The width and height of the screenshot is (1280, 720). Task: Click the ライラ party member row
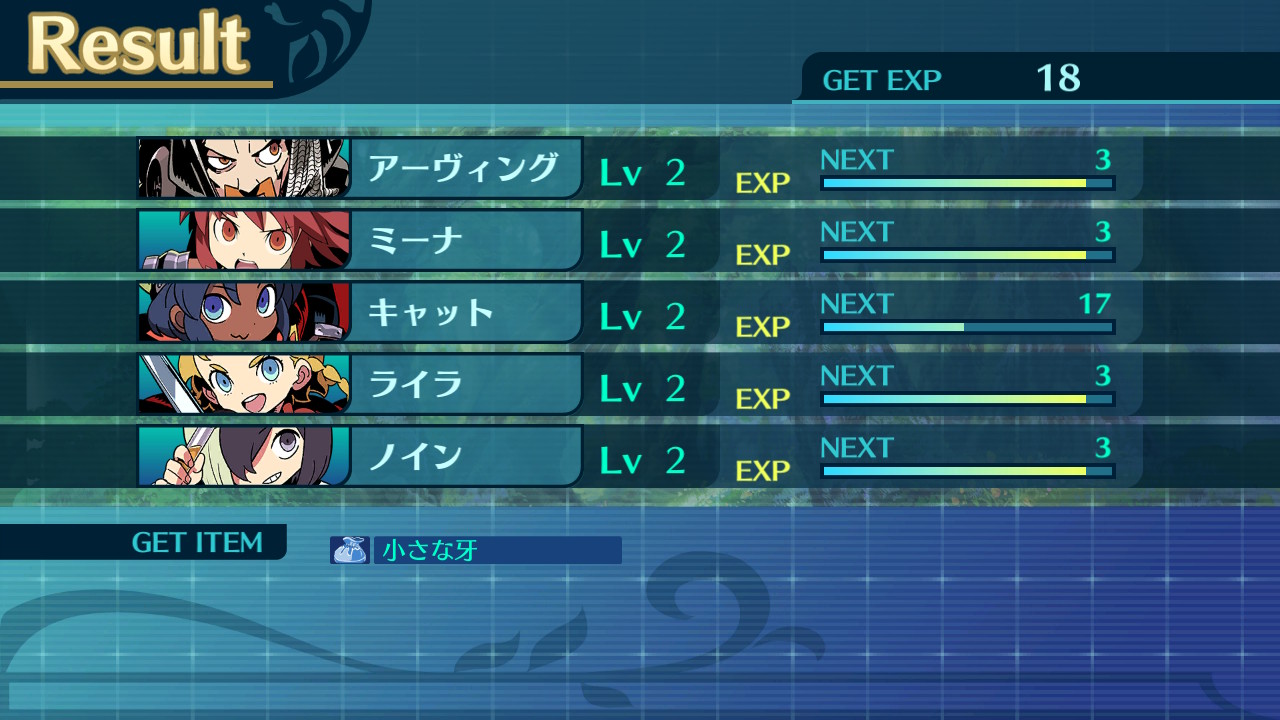click(462, 384)
